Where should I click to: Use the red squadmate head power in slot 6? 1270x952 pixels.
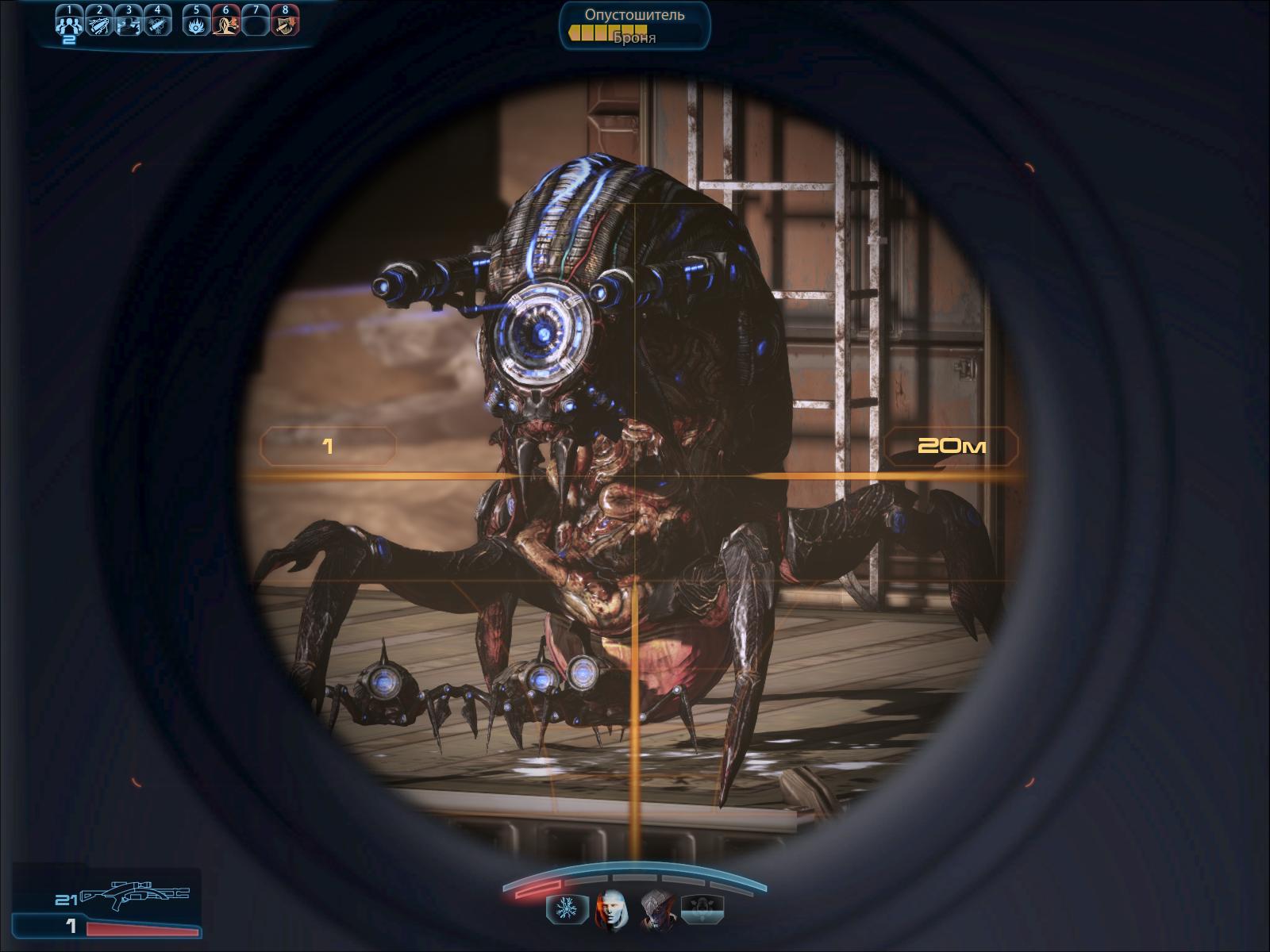[226, 25]
